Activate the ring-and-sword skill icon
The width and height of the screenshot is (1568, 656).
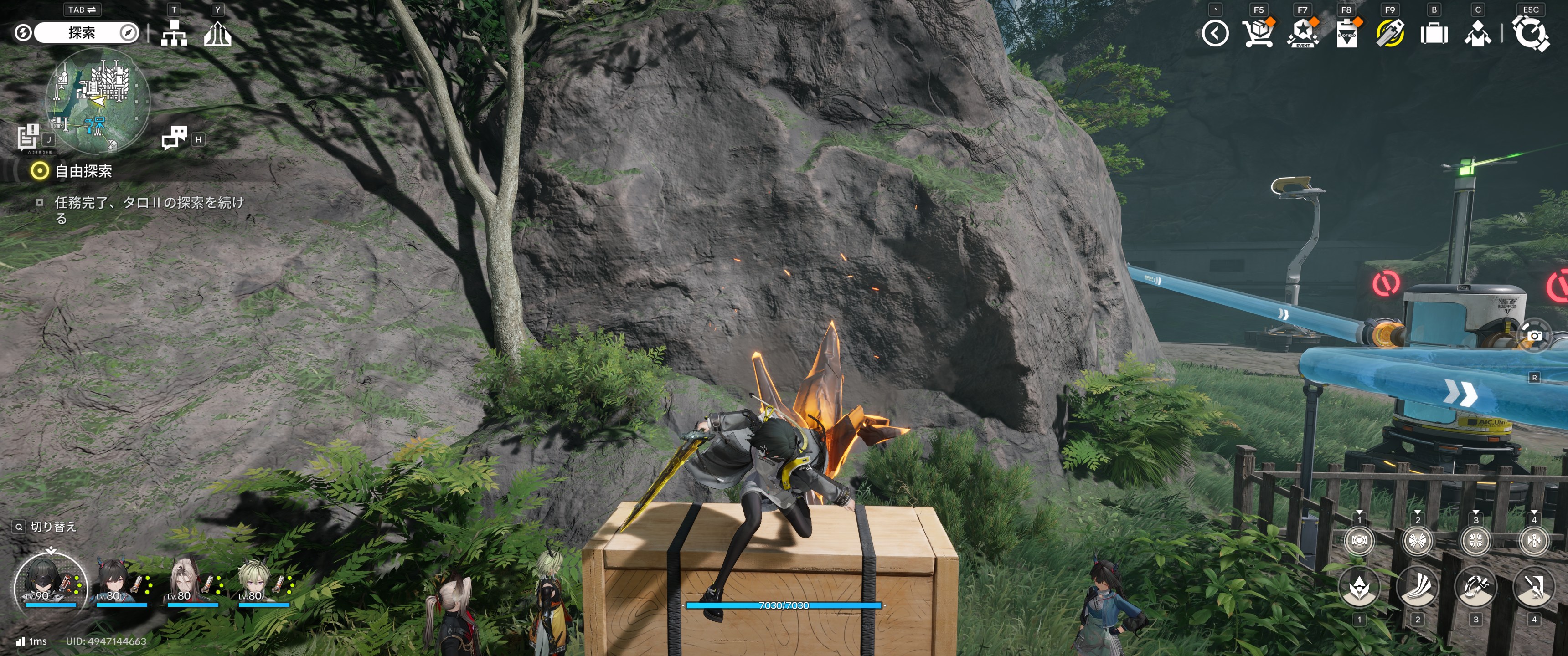[1475, 587]
